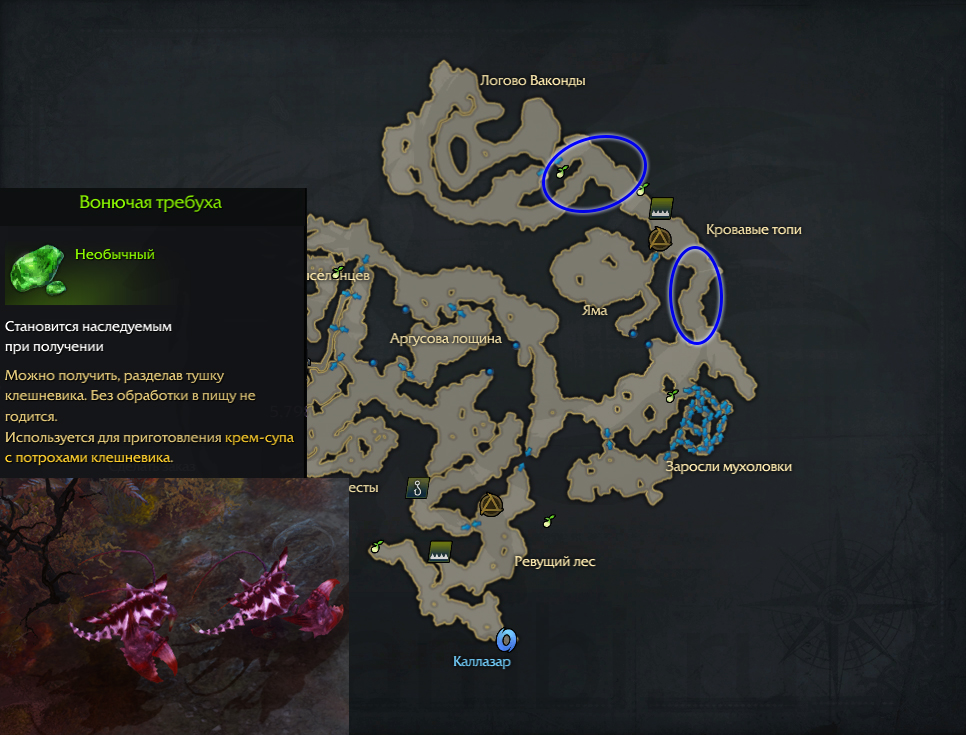
Task: Click the green square marker near Кровавые топи
Action: pyautogui.click(x=660, y=208)
